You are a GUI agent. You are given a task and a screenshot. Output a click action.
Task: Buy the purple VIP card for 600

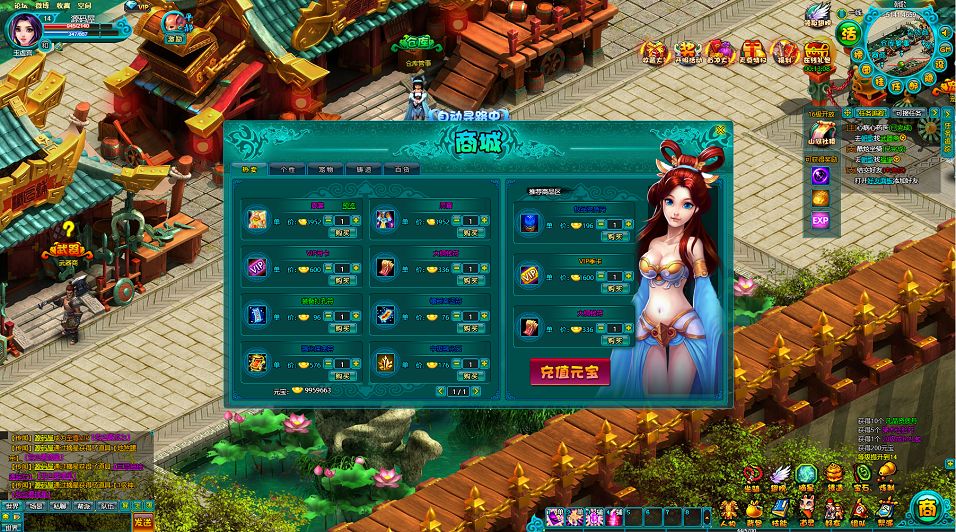tap(342, 281)
